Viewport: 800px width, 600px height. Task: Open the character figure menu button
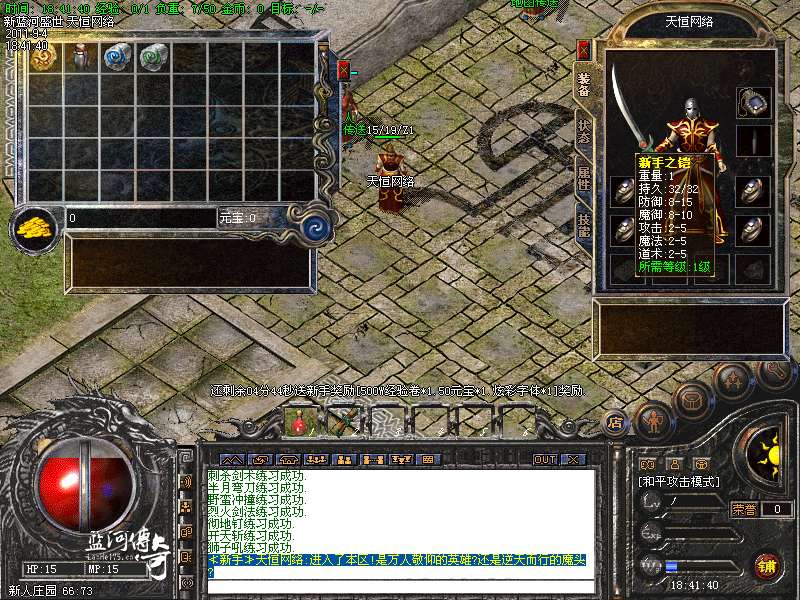coord(652,420)
